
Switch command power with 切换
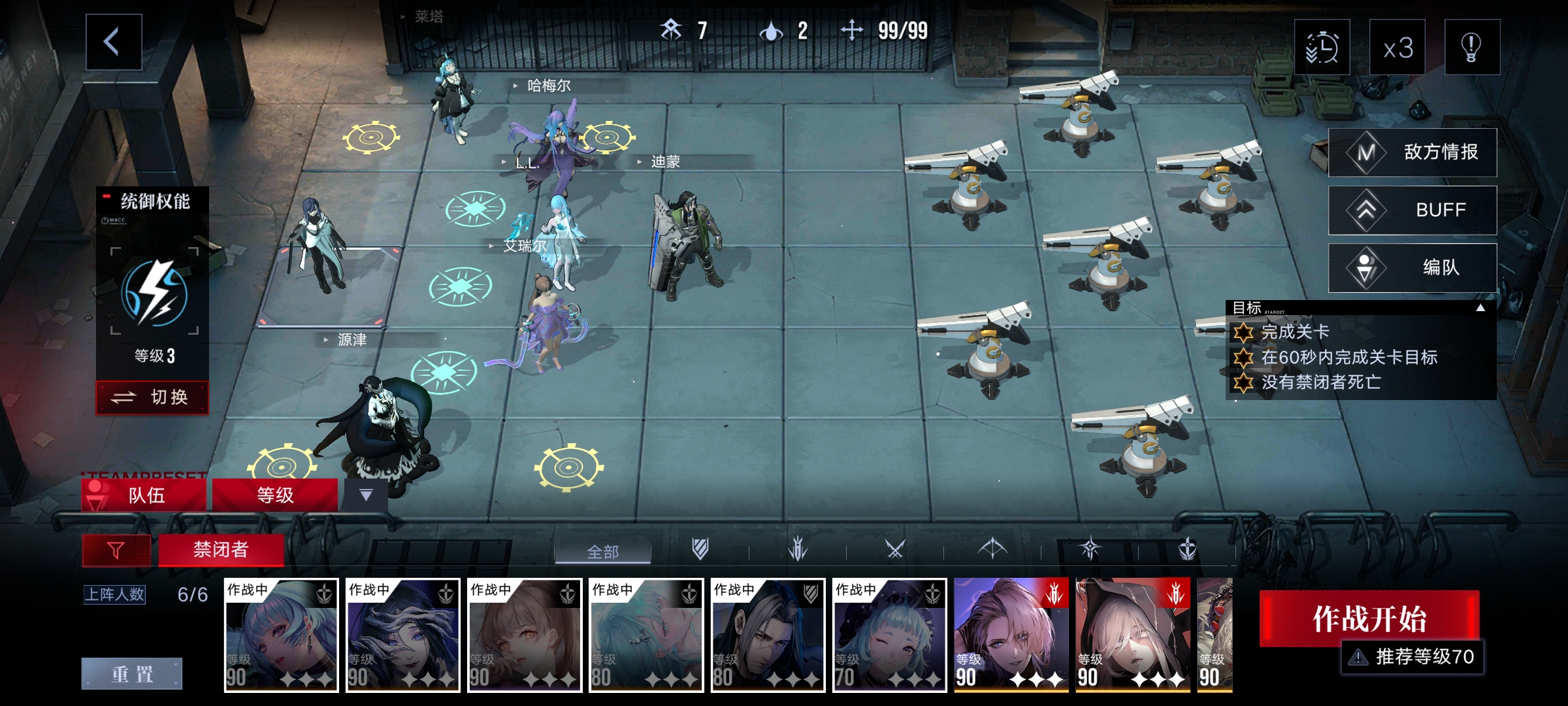point(152,397)
